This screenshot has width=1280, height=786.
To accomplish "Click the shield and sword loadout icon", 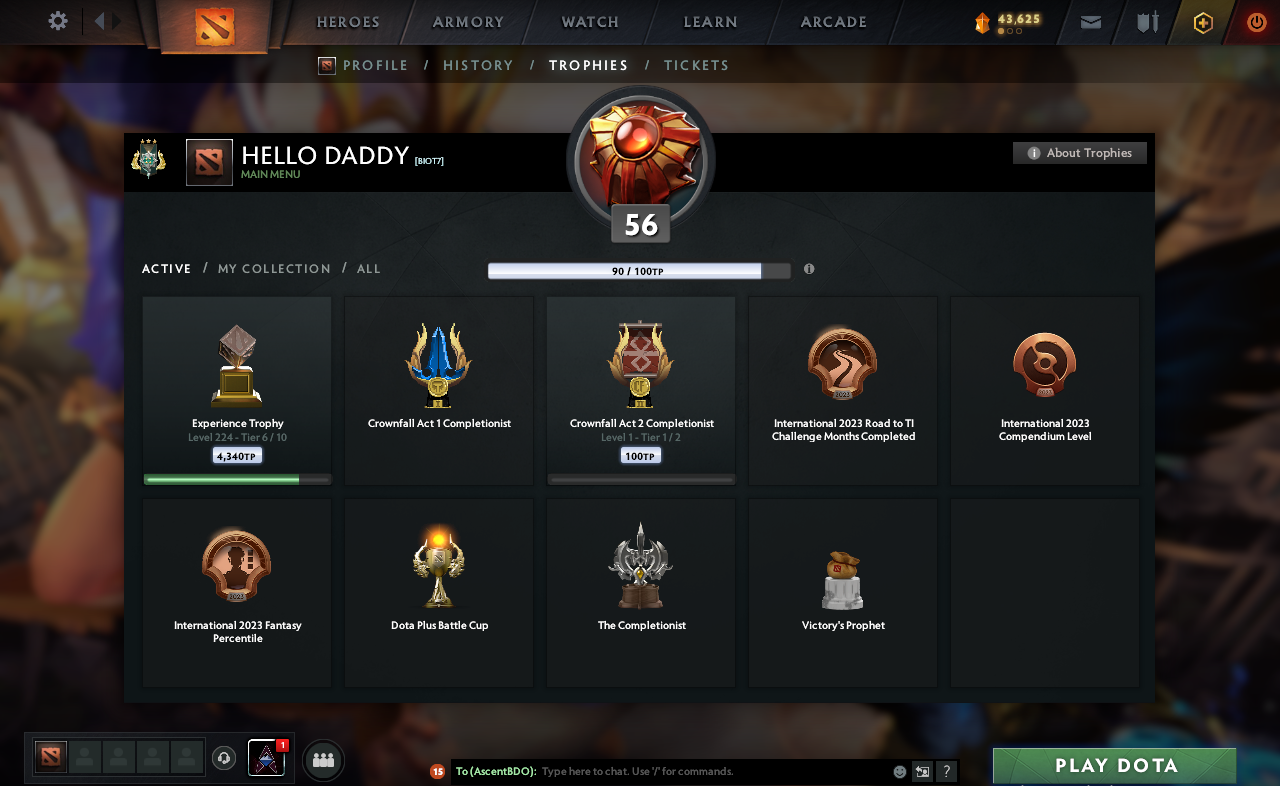I will [x=1146, y=22].
